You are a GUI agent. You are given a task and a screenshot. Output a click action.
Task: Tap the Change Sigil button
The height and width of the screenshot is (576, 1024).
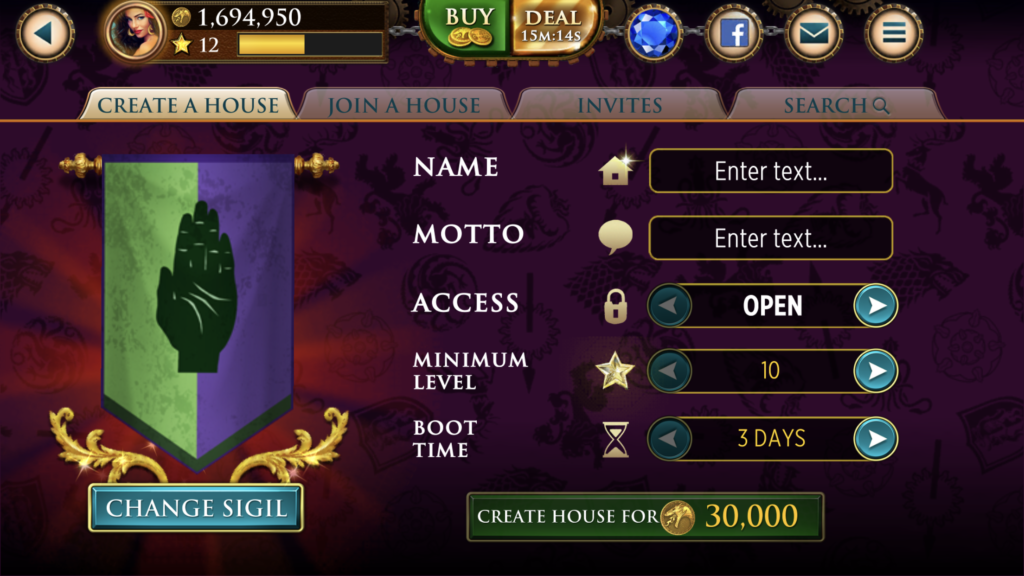click(196, 508)
